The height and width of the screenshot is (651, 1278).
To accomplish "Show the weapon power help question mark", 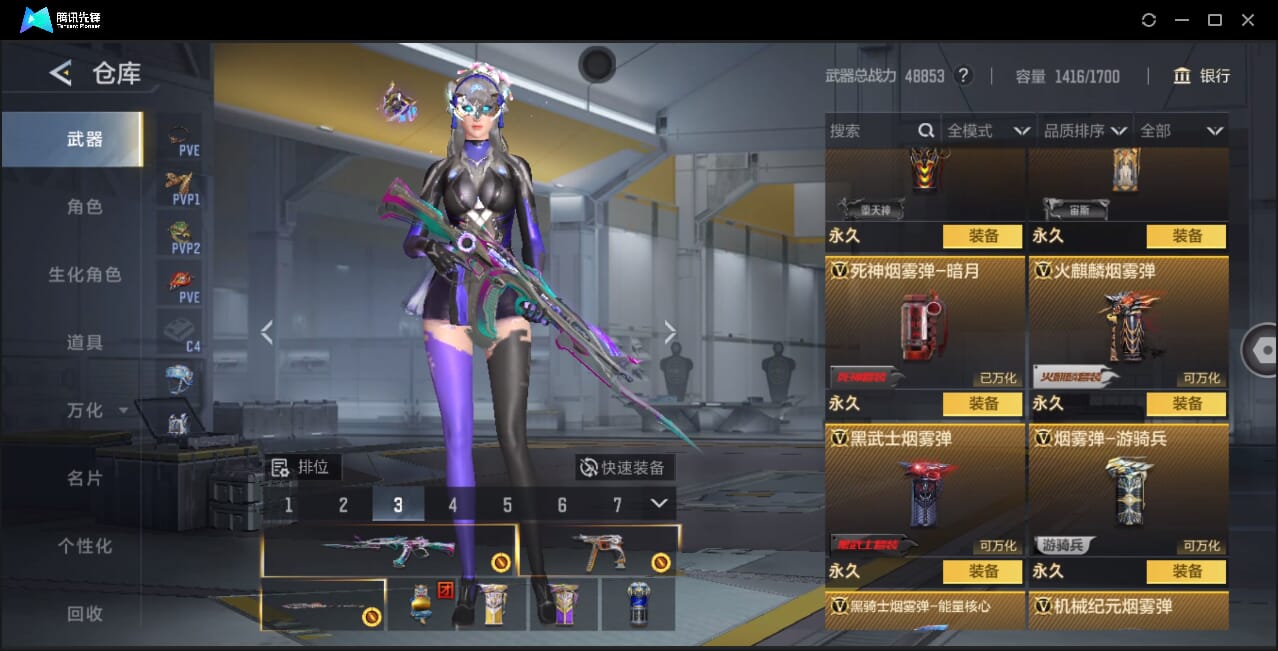I will click(964, 76).
